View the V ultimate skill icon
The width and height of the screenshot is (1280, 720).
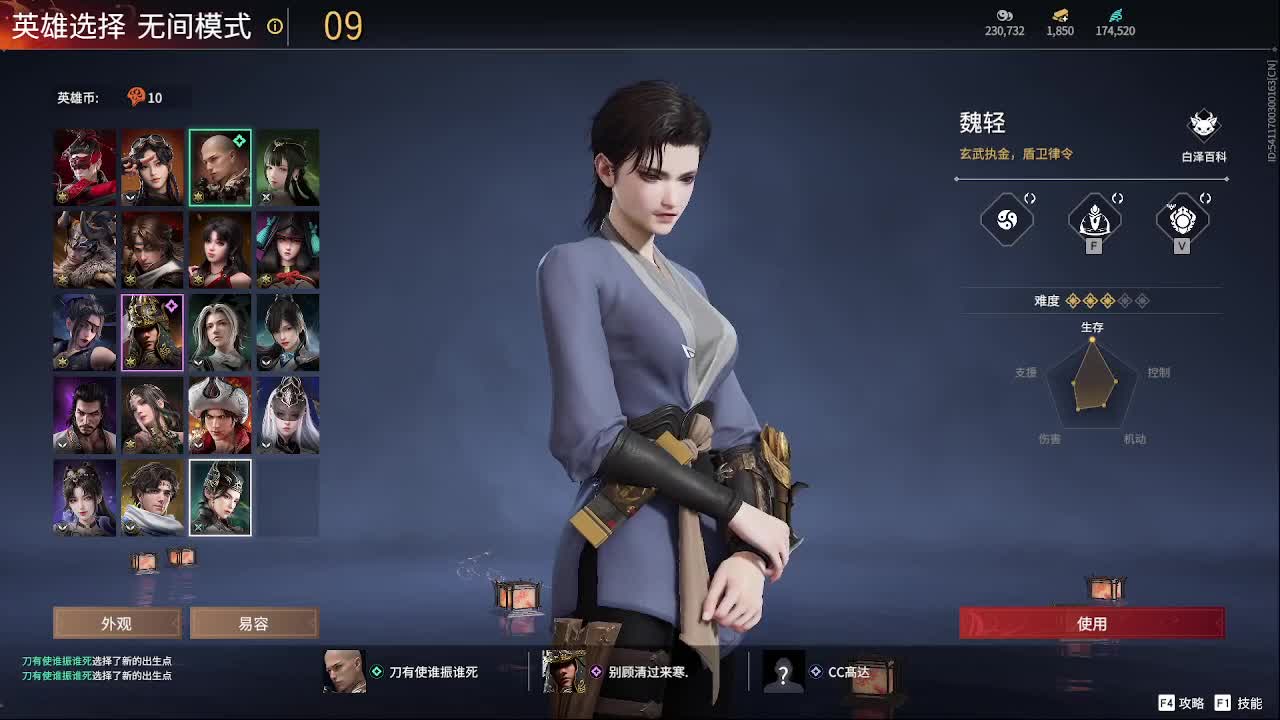tap(1182, 220)
